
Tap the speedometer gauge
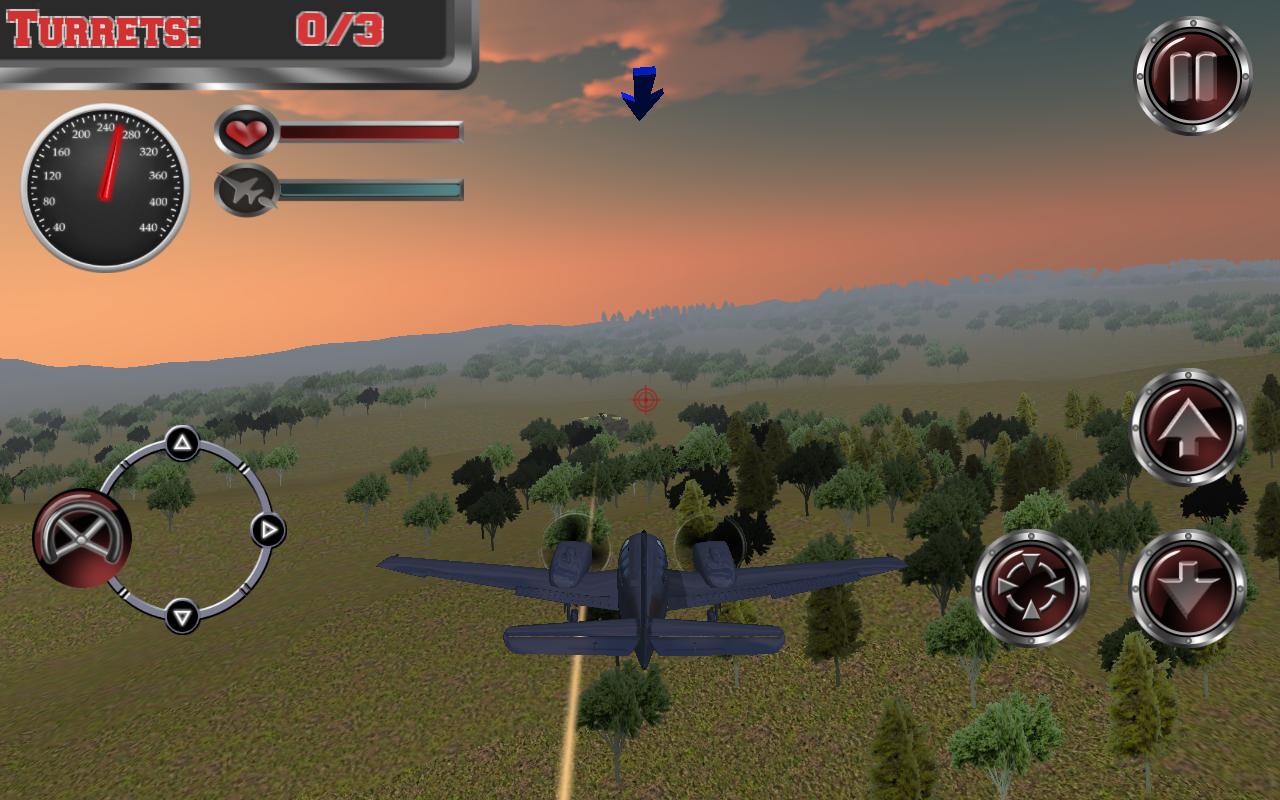(x=103, y=186)
